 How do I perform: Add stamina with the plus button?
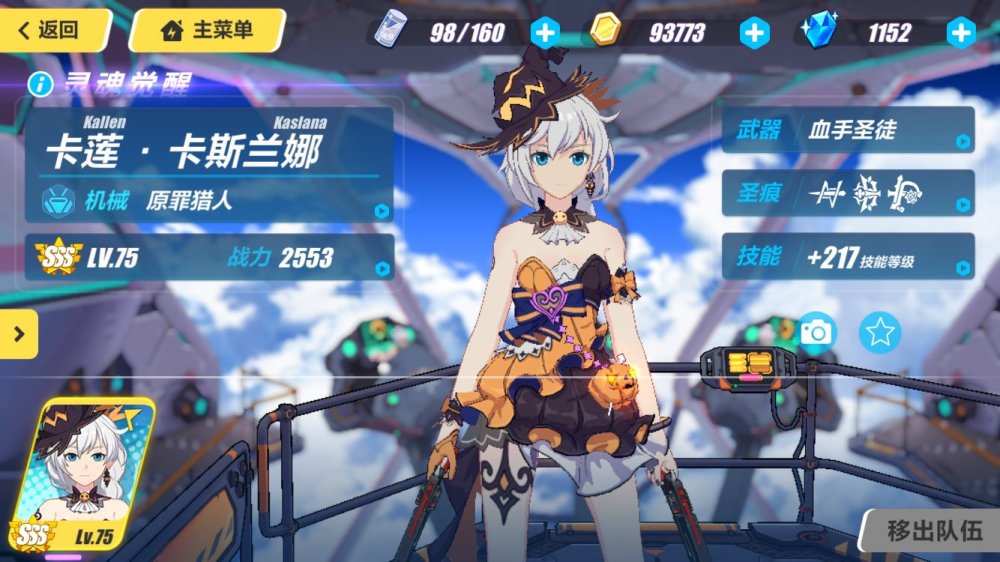pyautogui.click(x=544, y=33)
